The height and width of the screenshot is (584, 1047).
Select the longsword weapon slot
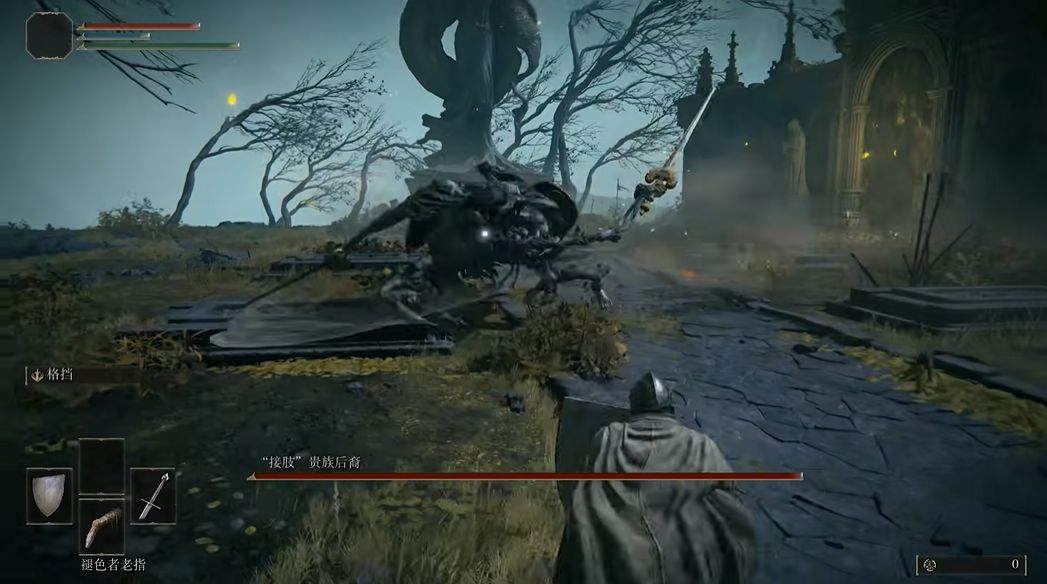(x=152, y=496)
